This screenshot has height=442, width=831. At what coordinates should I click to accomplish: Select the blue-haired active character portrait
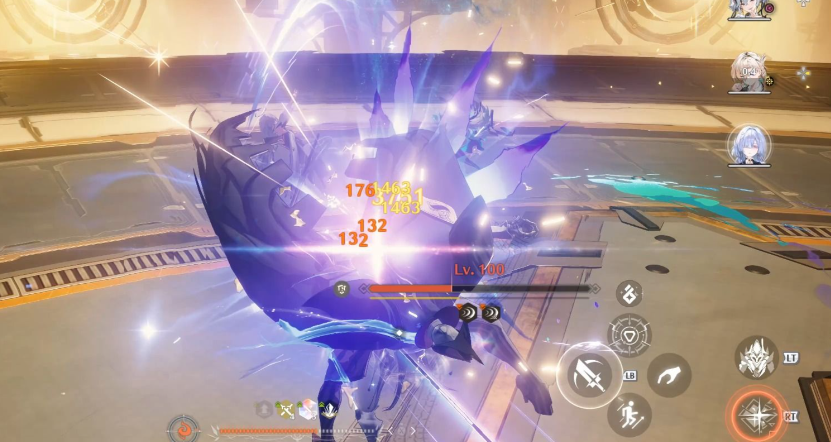749,144
